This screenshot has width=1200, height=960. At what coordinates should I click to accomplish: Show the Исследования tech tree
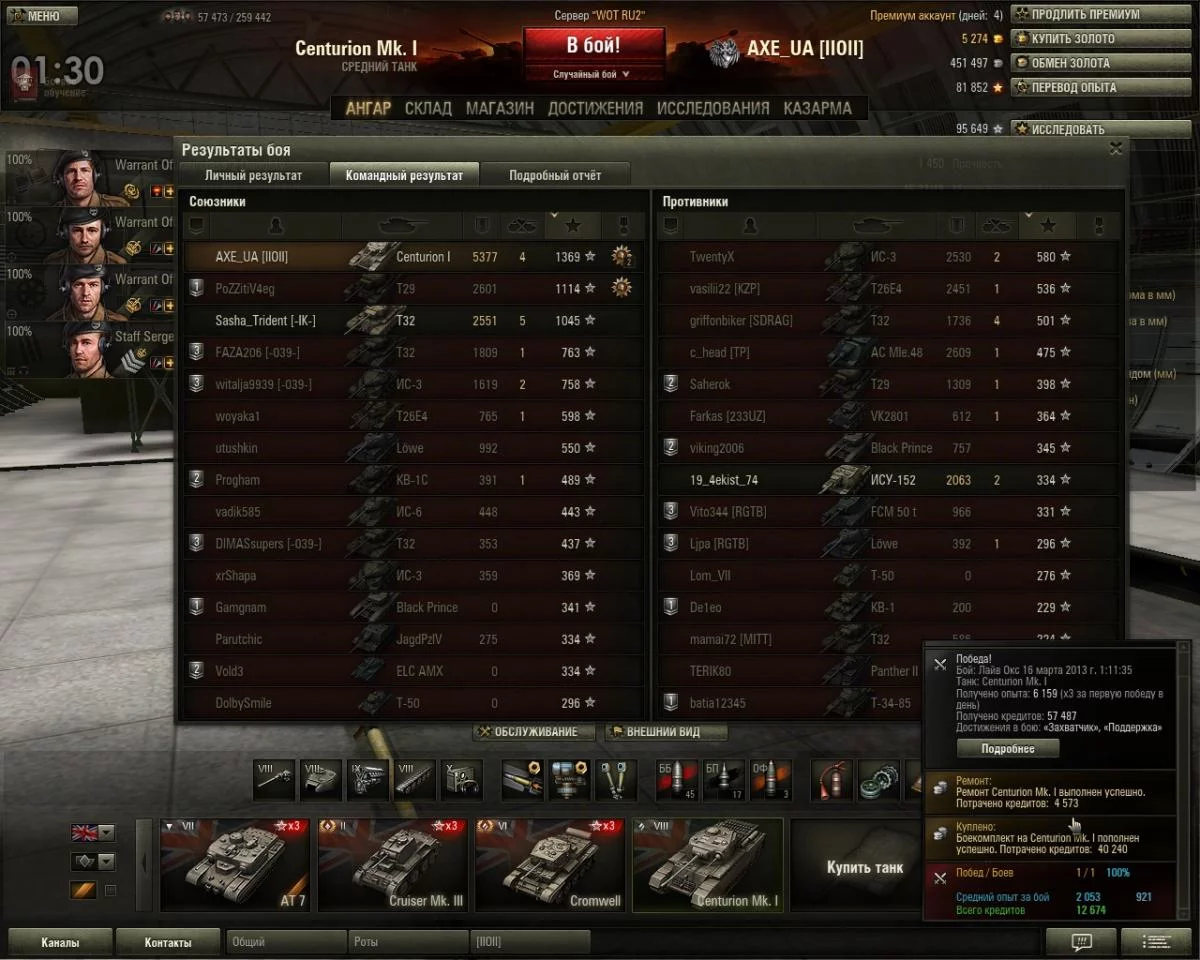pyautogui.click(x=713, y=108)
